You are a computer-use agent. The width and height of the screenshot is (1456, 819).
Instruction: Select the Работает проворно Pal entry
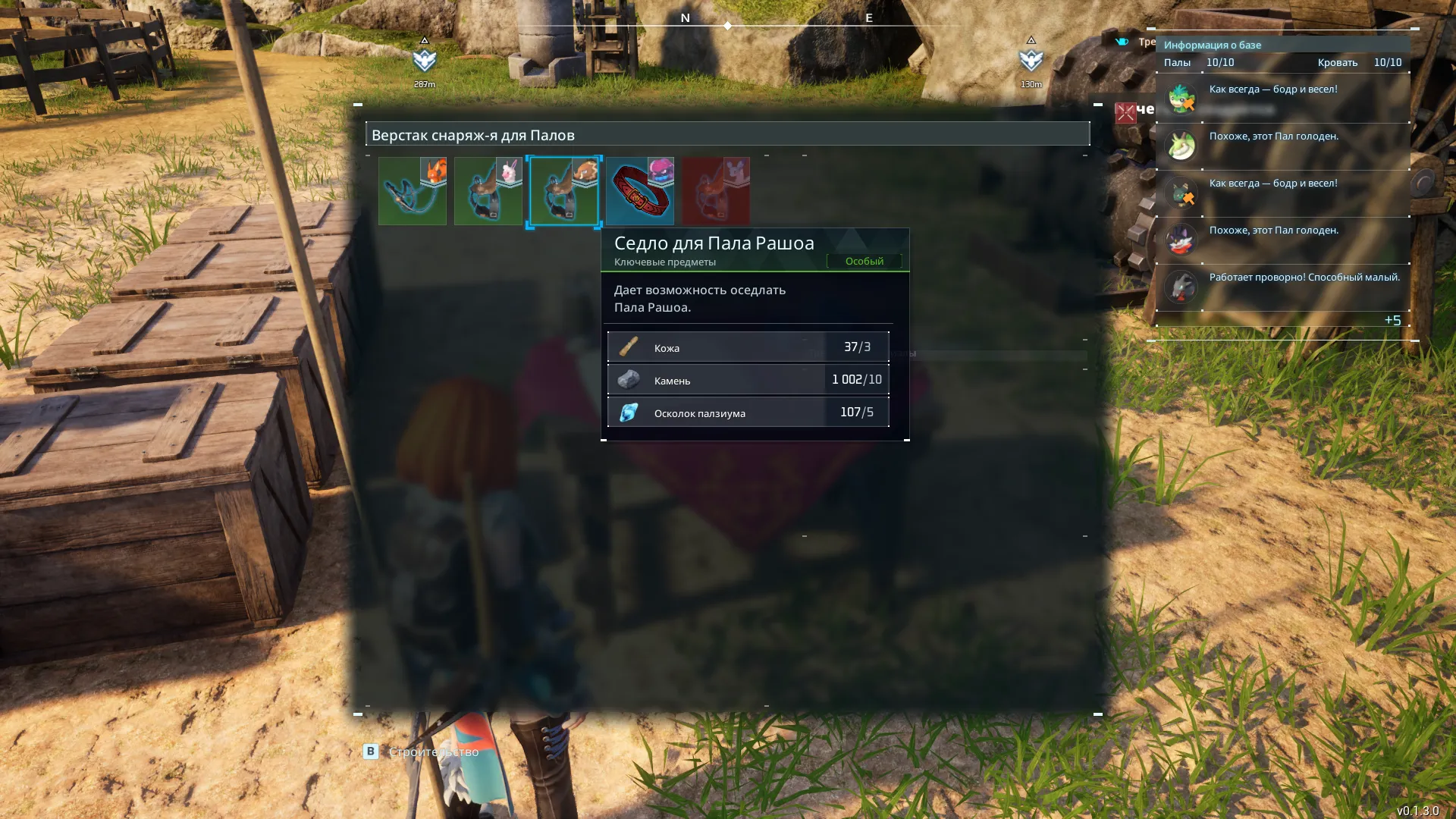click(1282, 287)
